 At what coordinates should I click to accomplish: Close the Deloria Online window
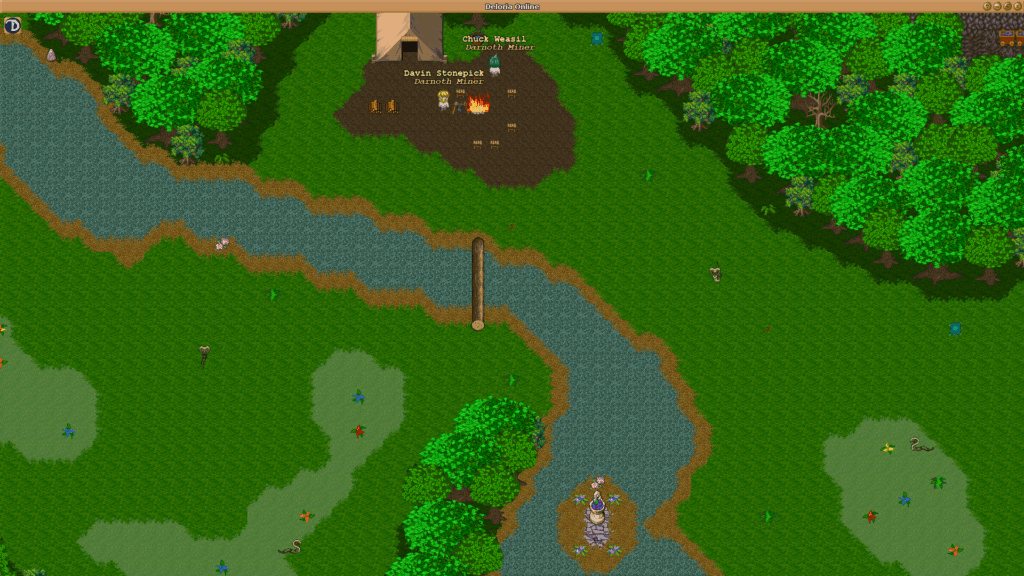(x=1017, y=6)
